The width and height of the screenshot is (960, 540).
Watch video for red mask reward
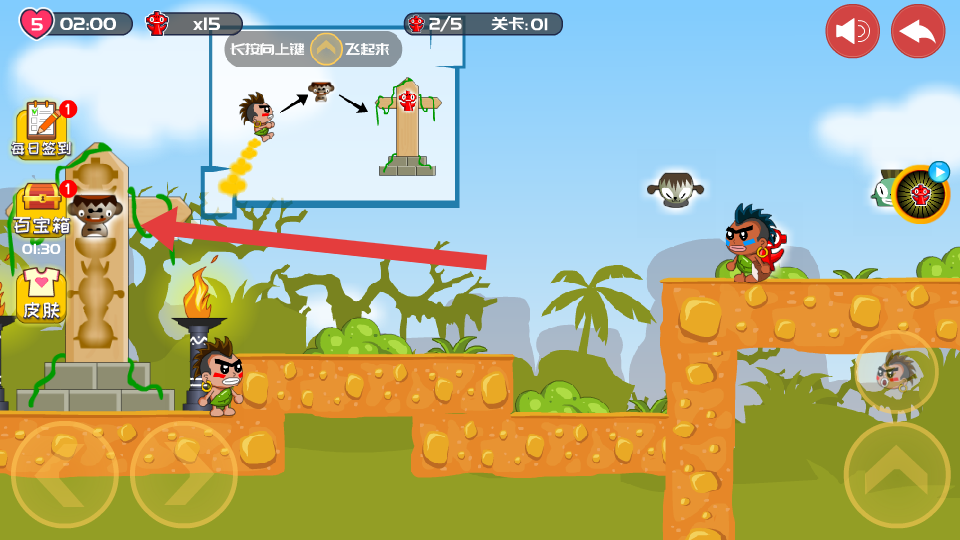[920, 194]
